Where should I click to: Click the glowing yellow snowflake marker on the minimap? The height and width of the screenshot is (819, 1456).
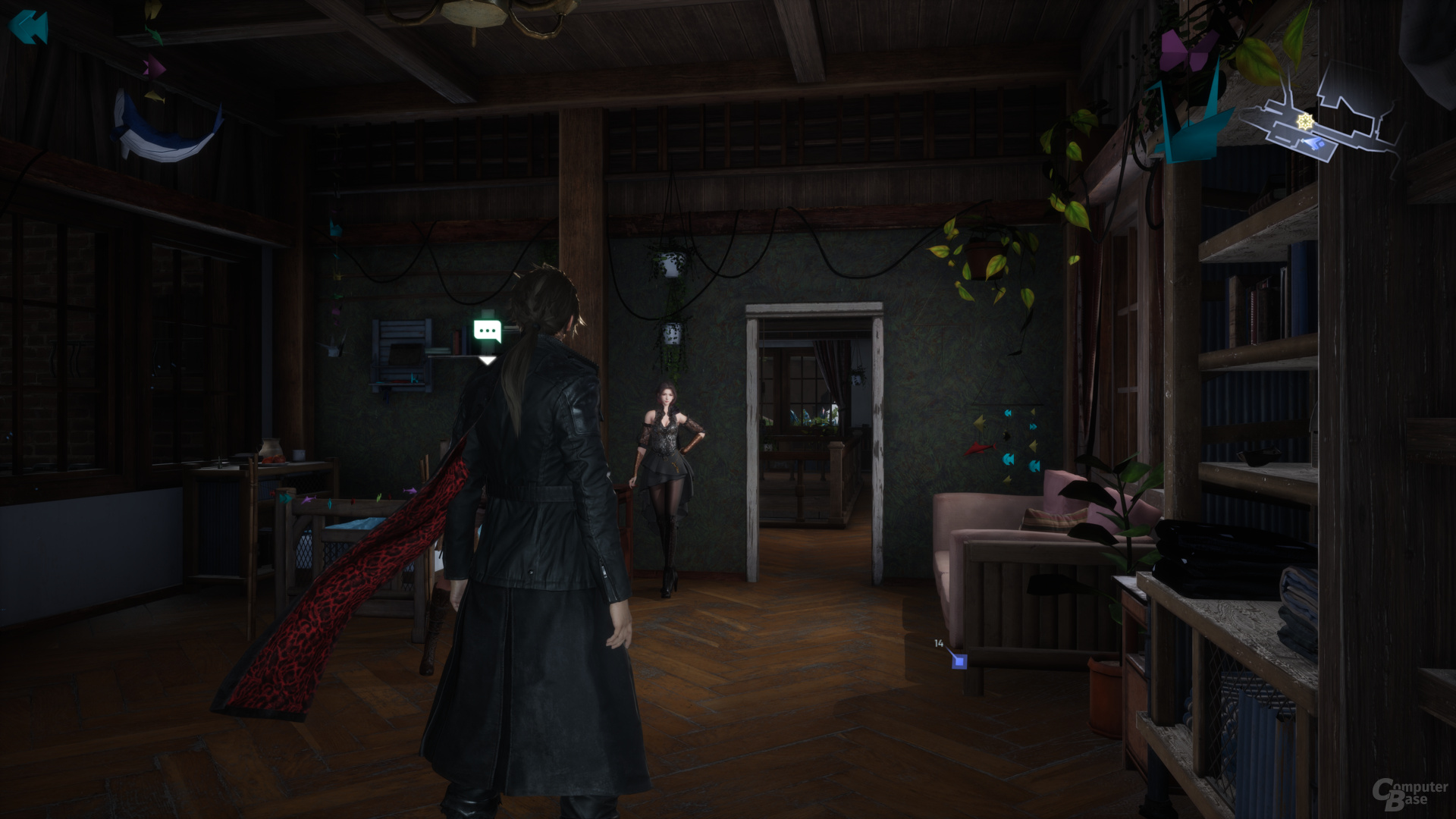coord(1305,121)
